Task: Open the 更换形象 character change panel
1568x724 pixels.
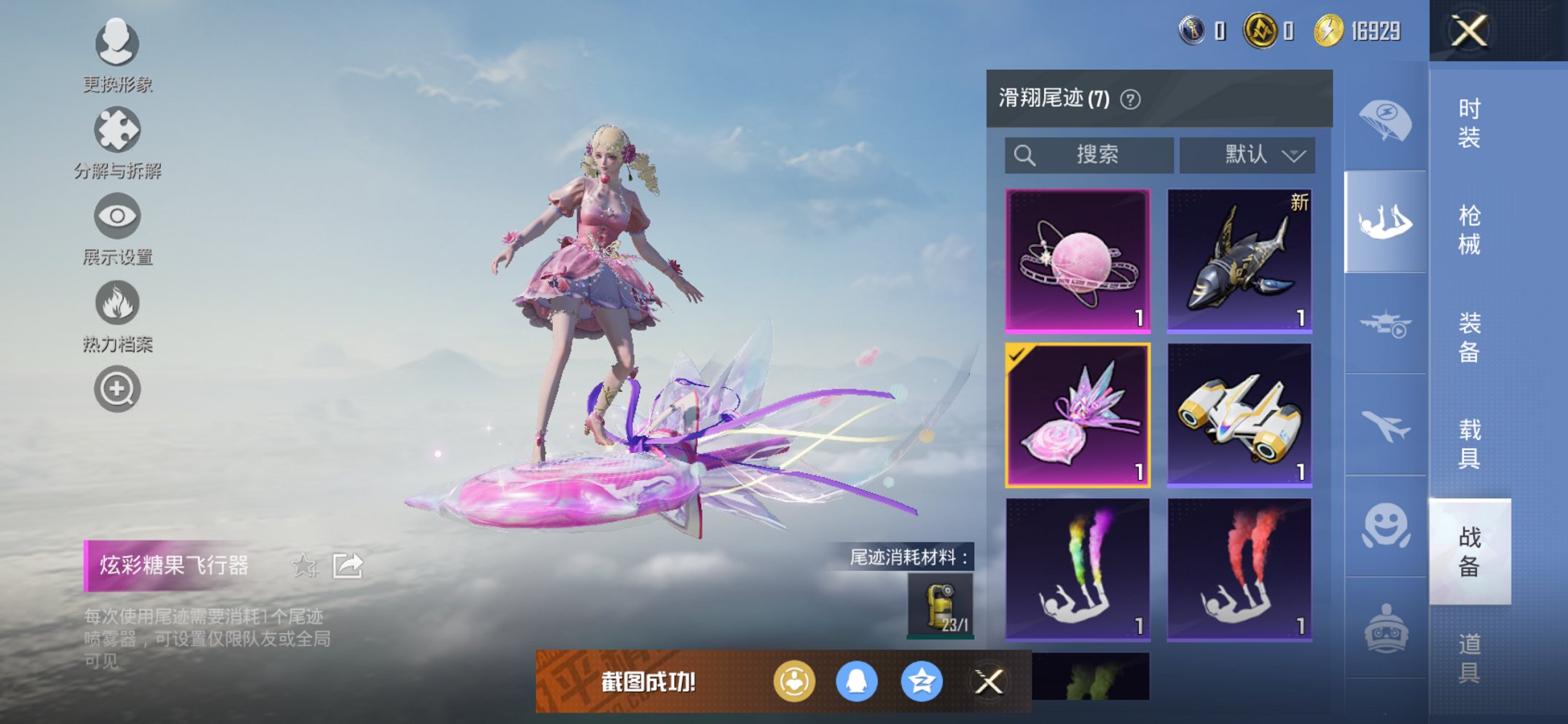Action: pos(117,44)
